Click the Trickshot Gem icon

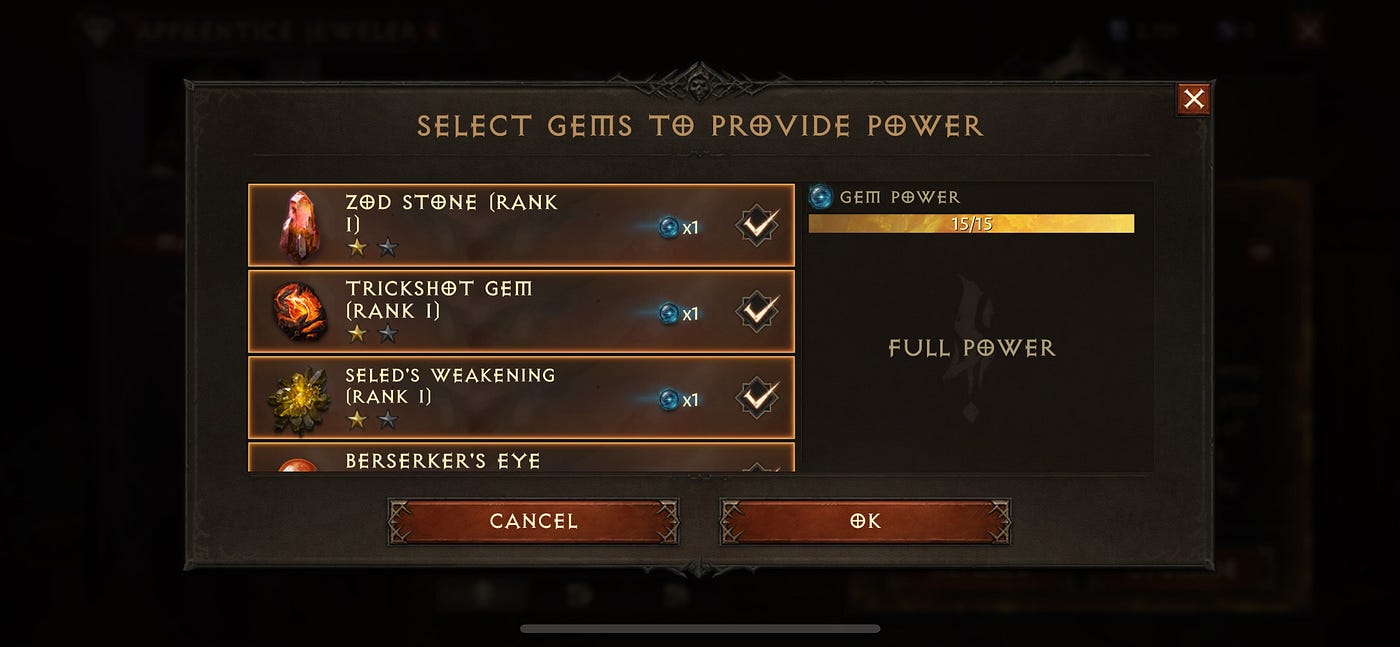pyautogui.click(x=299, y=311)
